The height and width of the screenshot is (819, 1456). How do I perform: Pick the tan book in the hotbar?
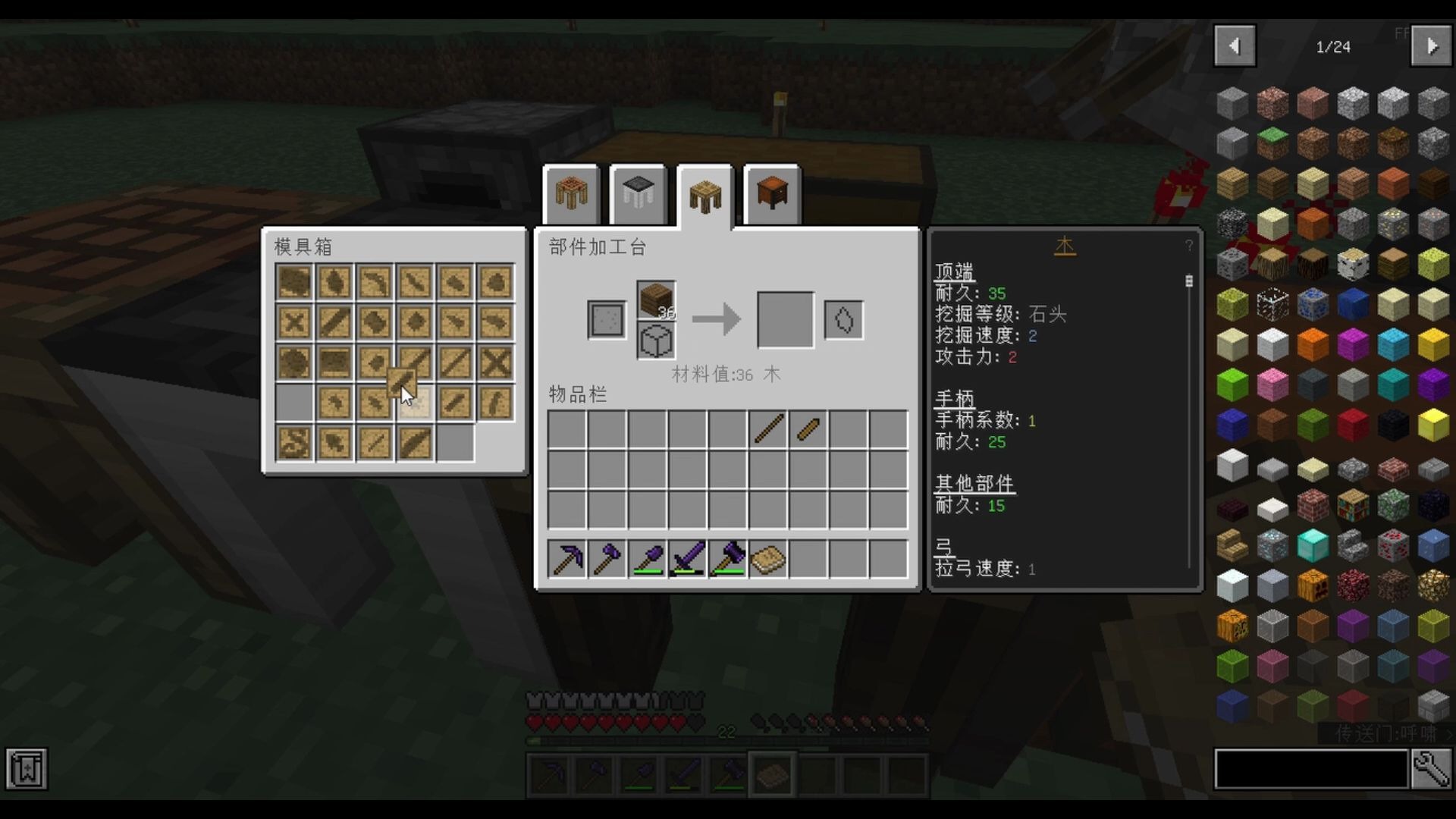point(768,560)
